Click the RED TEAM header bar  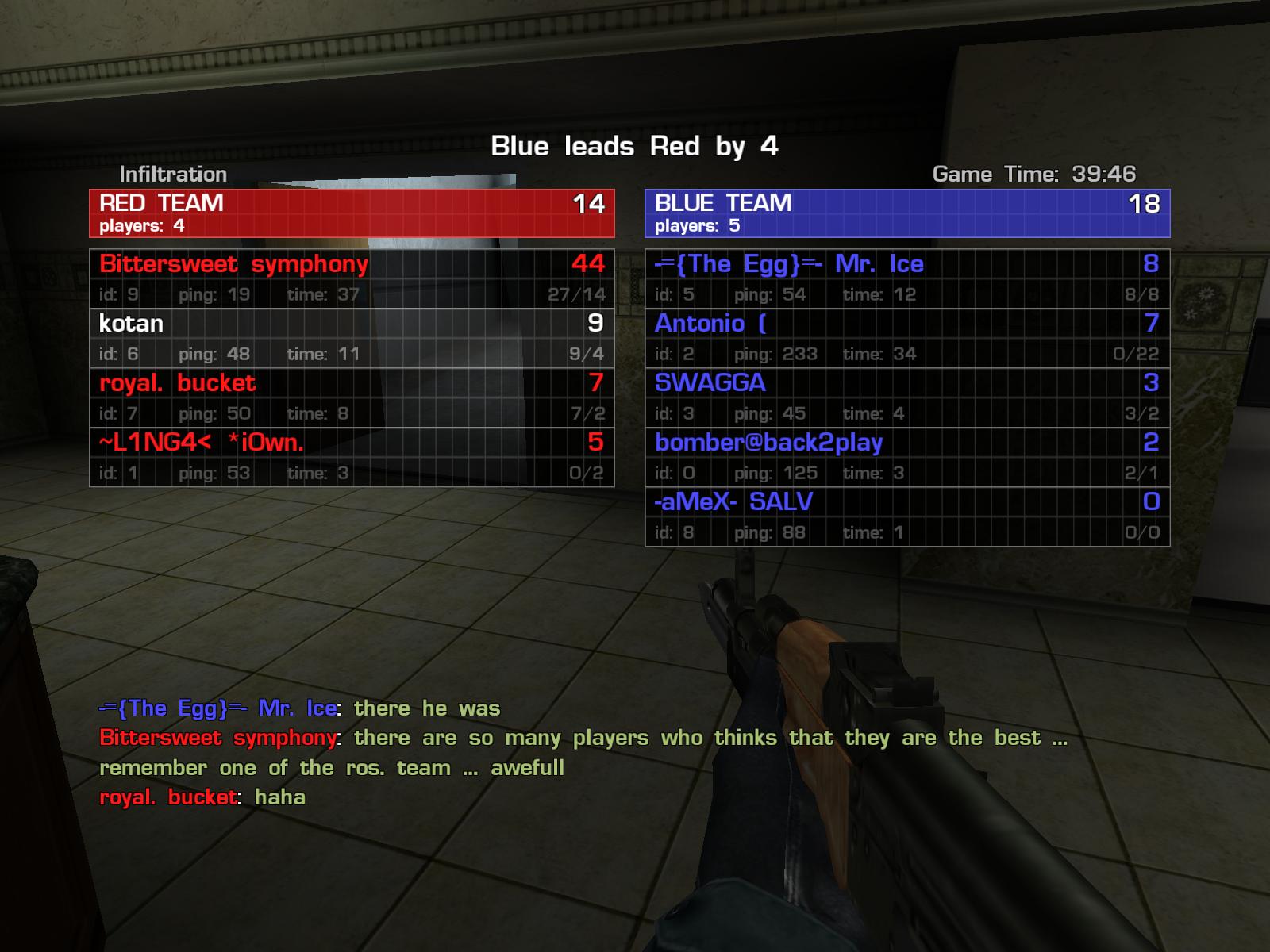(352, 213)
